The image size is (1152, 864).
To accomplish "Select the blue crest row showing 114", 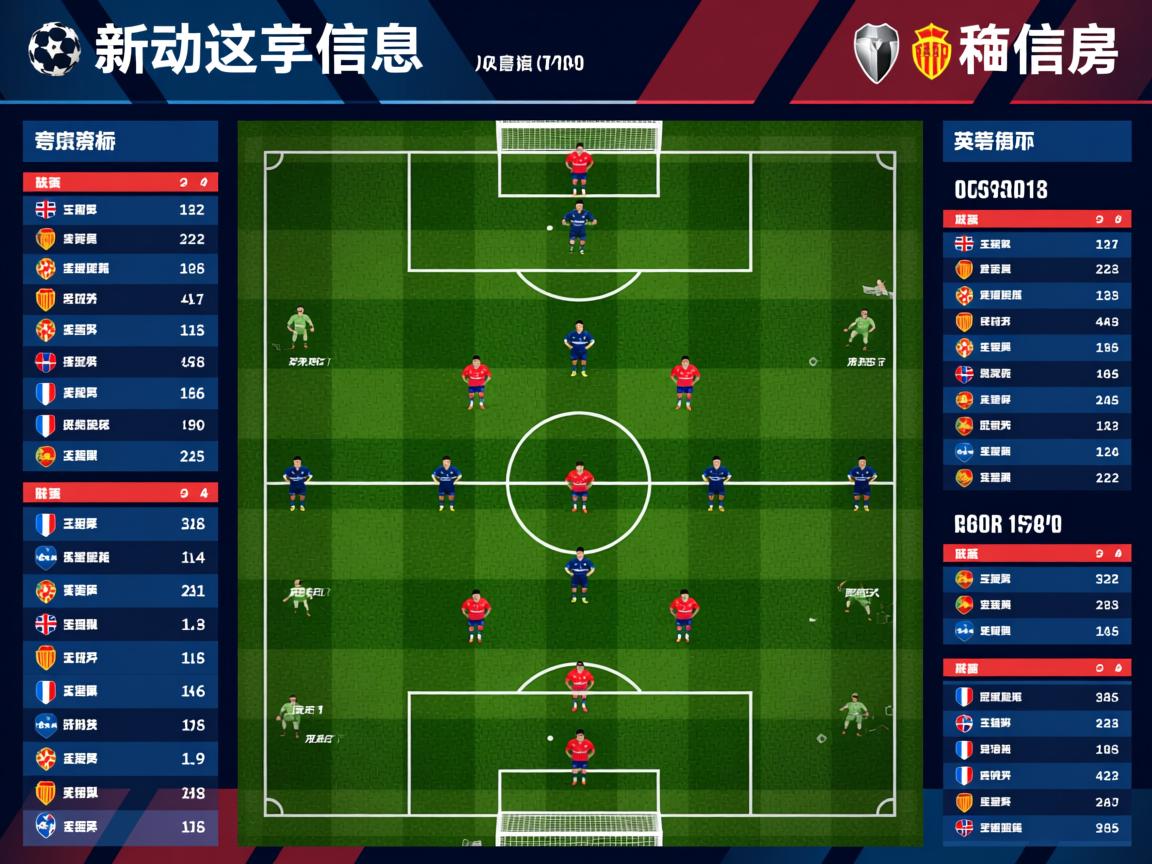I will 120,557.
